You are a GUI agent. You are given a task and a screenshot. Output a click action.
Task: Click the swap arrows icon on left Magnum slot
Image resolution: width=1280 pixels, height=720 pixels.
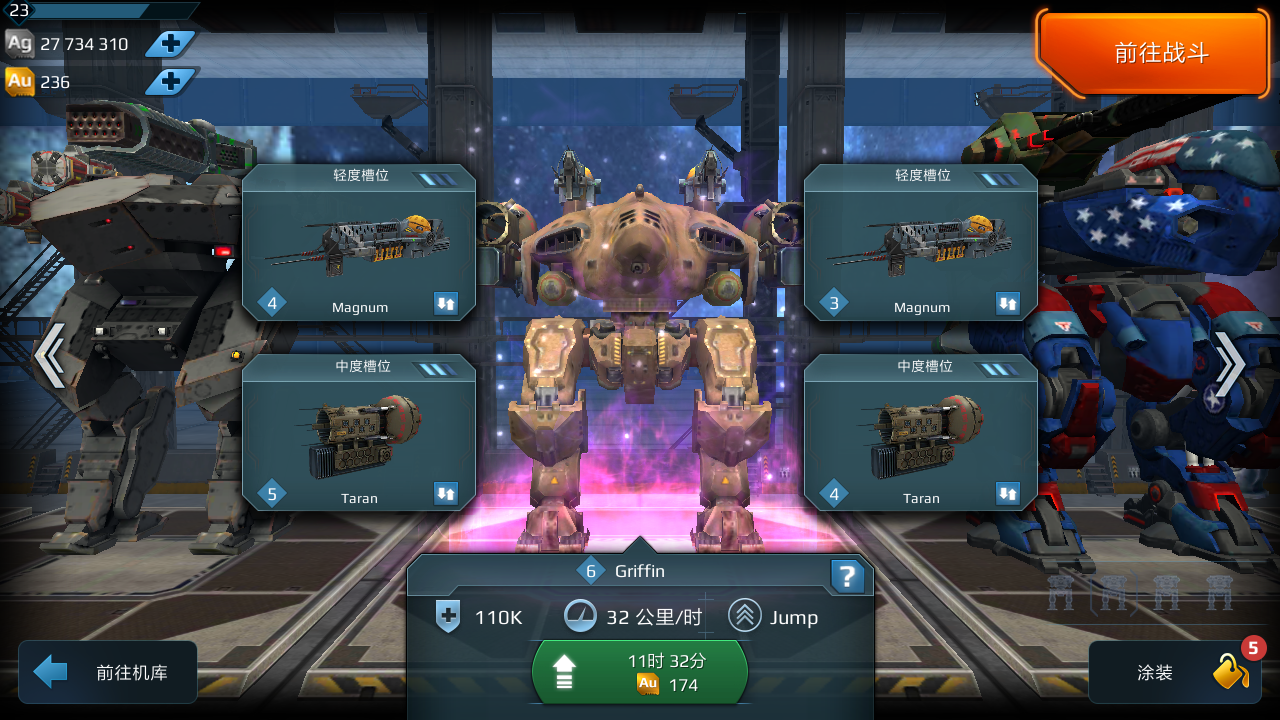447,304
